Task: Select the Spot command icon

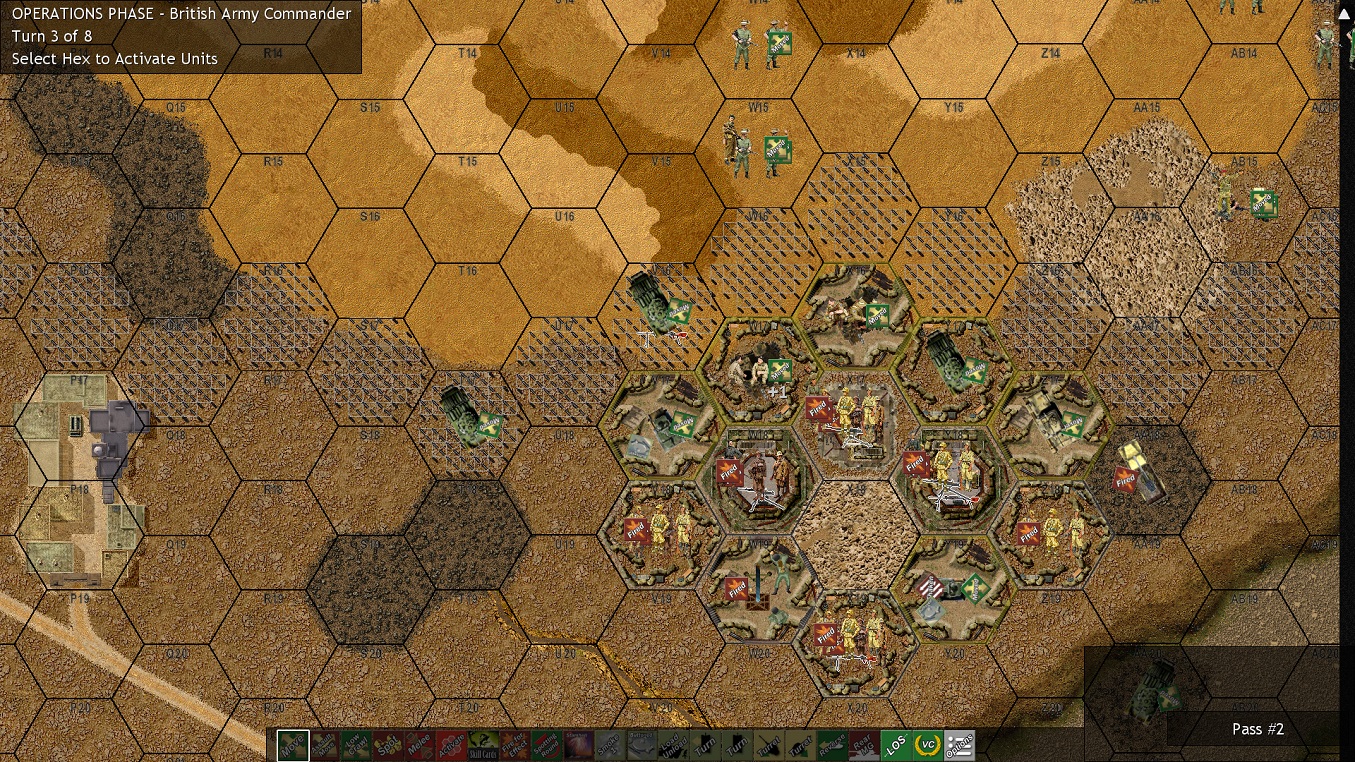Action: [x=388, y=745]
